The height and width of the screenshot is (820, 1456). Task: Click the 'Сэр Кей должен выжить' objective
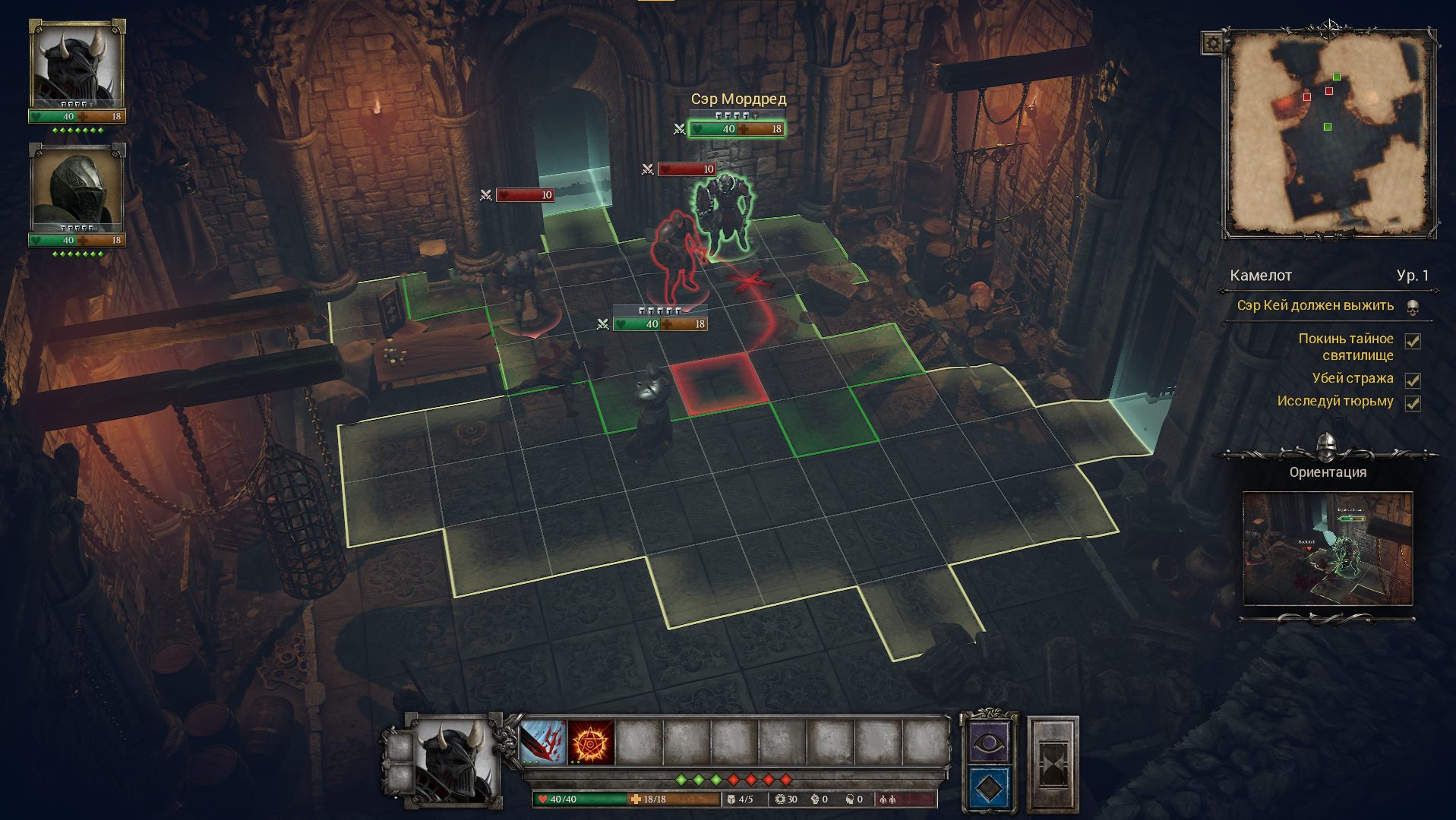(x=1315, y=305)
